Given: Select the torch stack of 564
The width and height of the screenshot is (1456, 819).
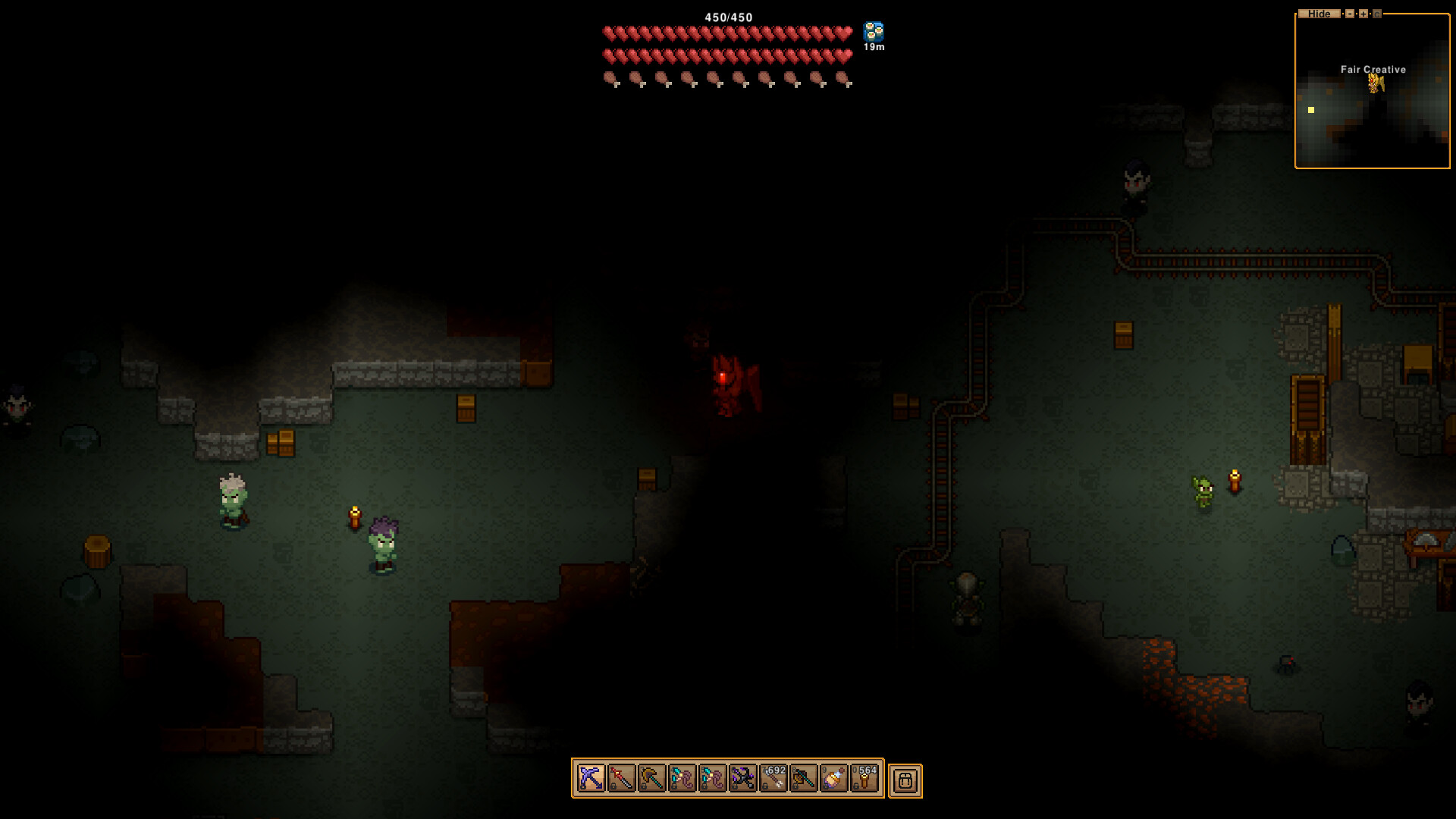Looking at the screenshot, I should coord(864,779).
